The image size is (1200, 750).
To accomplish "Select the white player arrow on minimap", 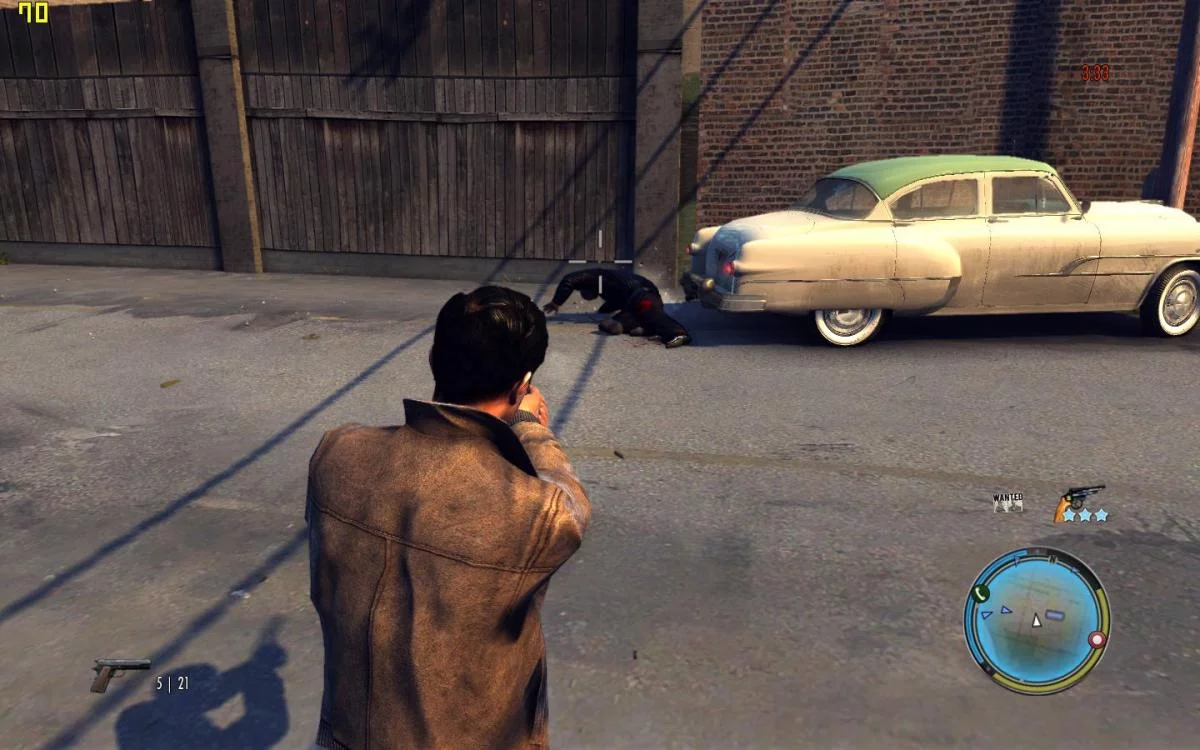I will [1037, 620].
